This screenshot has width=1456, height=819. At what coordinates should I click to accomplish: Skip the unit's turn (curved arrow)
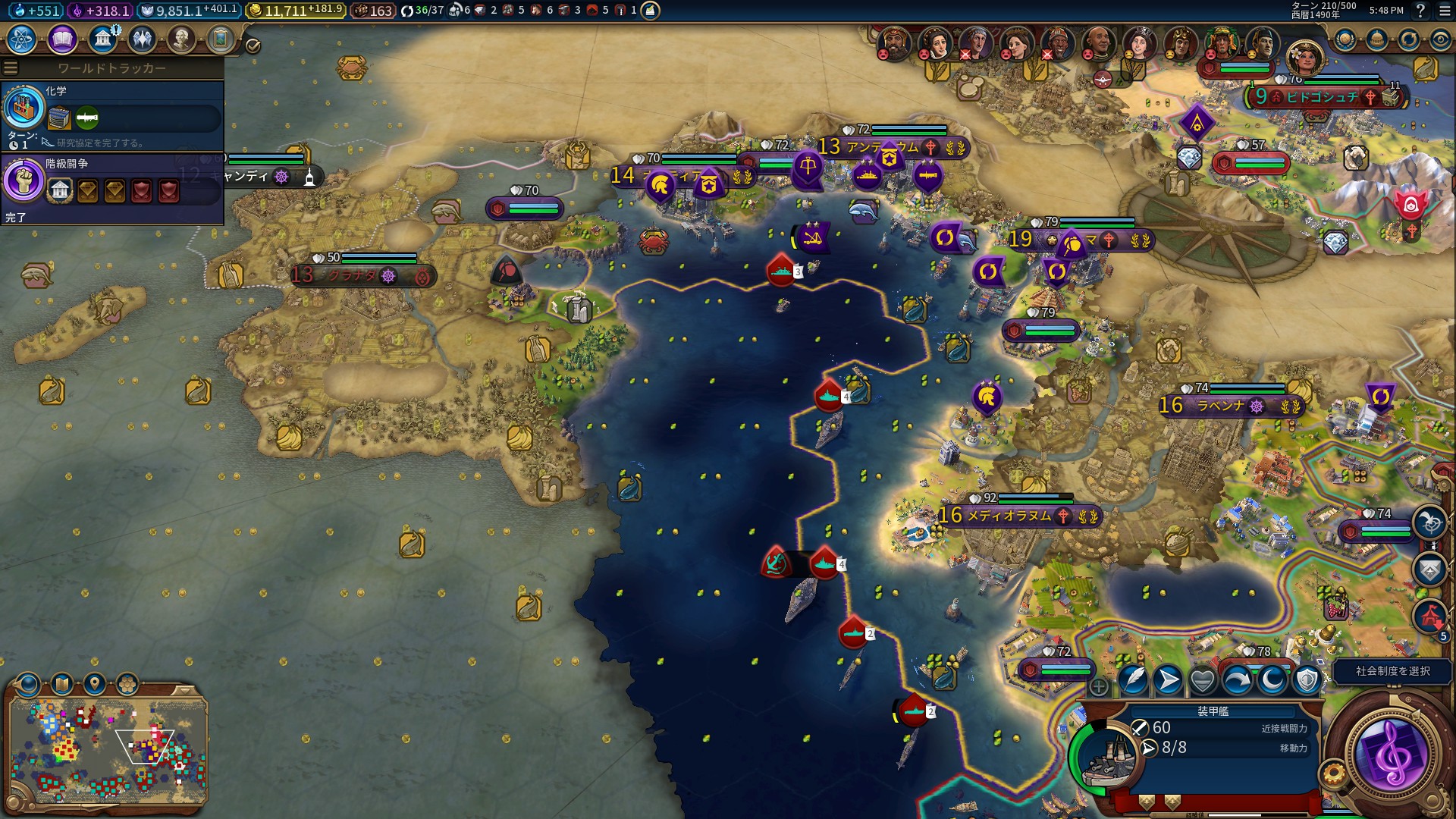coord(1238,680)
